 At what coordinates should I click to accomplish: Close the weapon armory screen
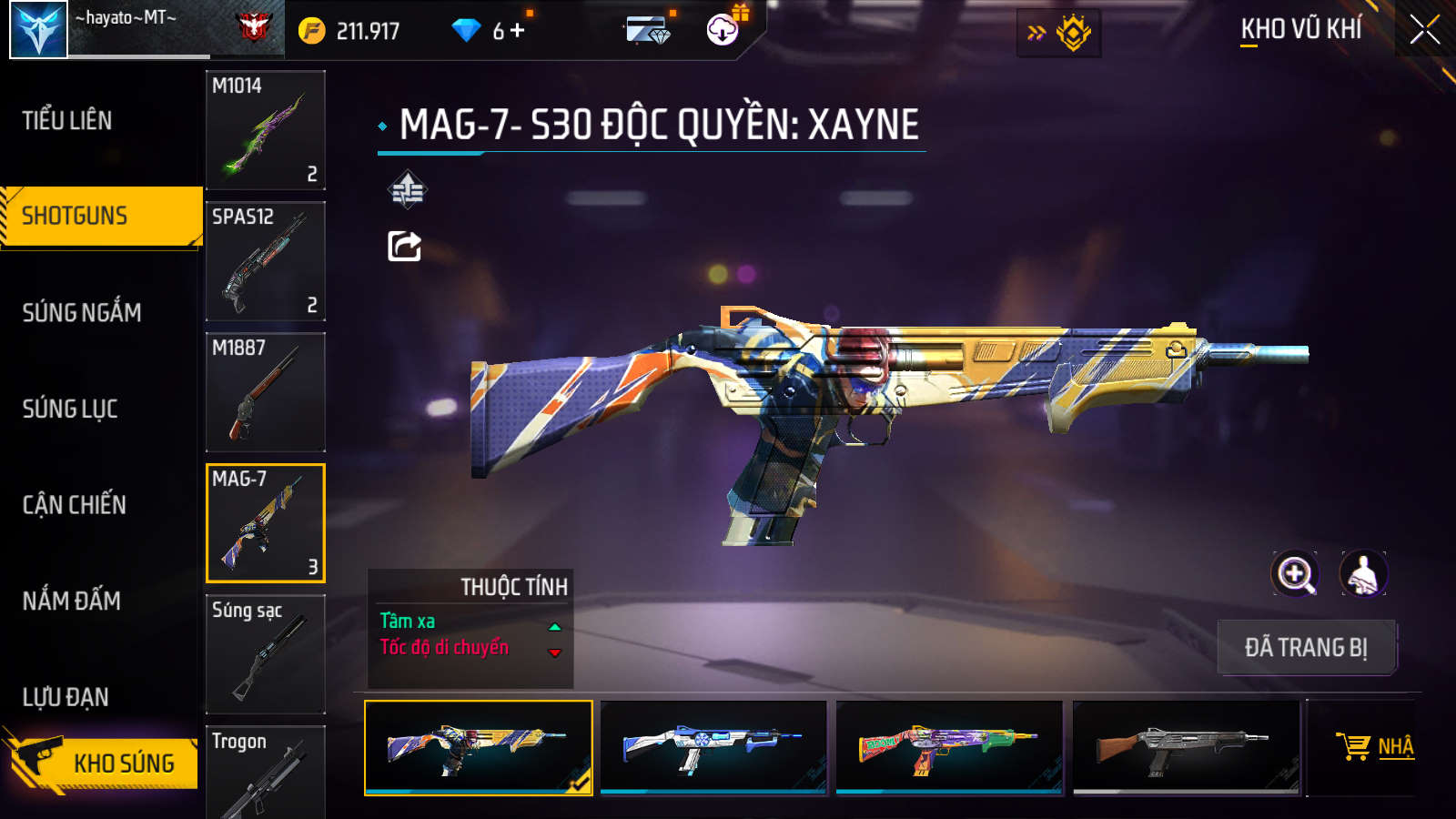(x=1424, y=30)
